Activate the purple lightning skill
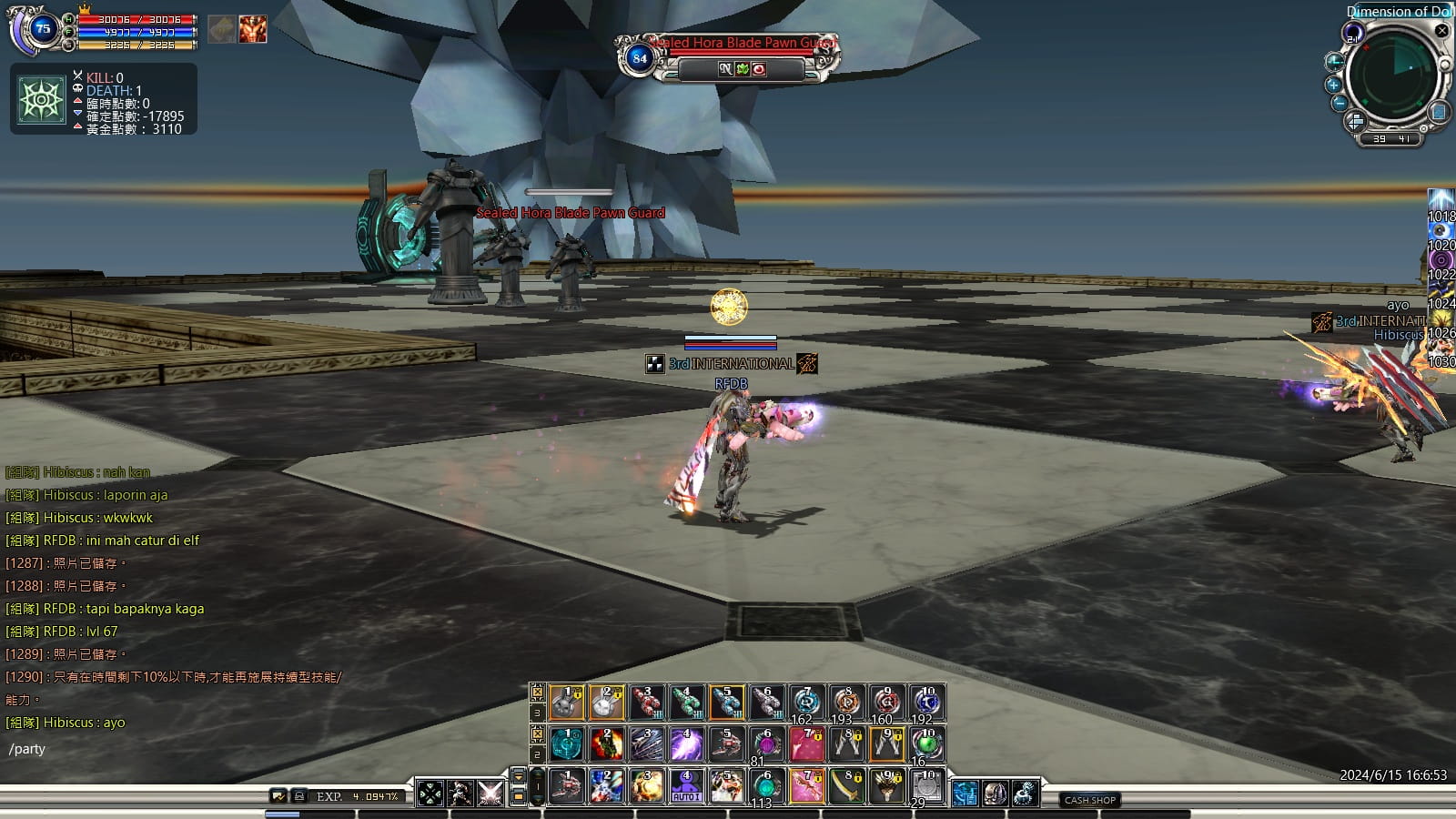 pyautogui.click(x=686, y=744)
